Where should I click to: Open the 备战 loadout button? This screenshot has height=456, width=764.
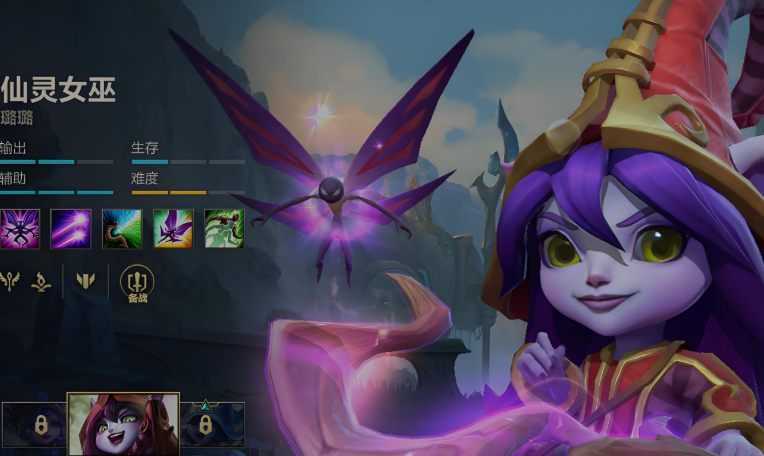click(137, 285)
